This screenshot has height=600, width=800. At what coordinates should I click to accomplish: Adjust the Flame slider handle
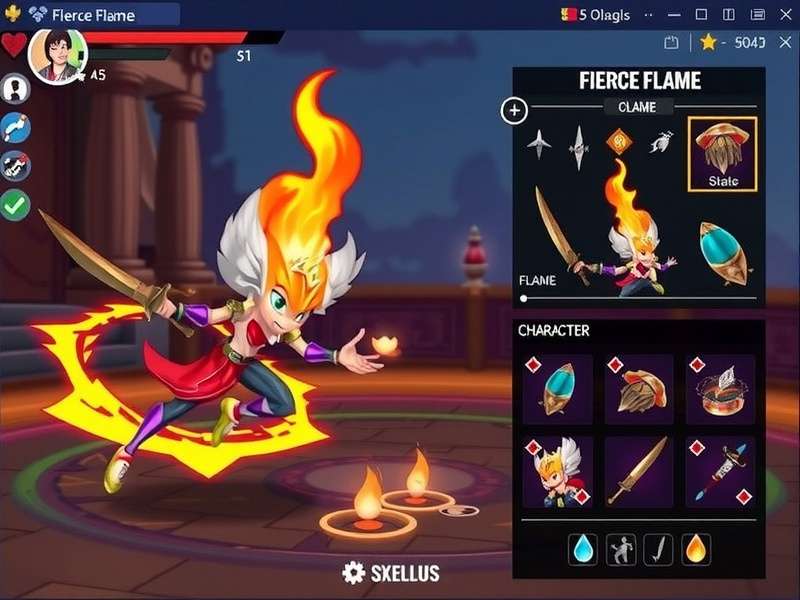[523, 298]
